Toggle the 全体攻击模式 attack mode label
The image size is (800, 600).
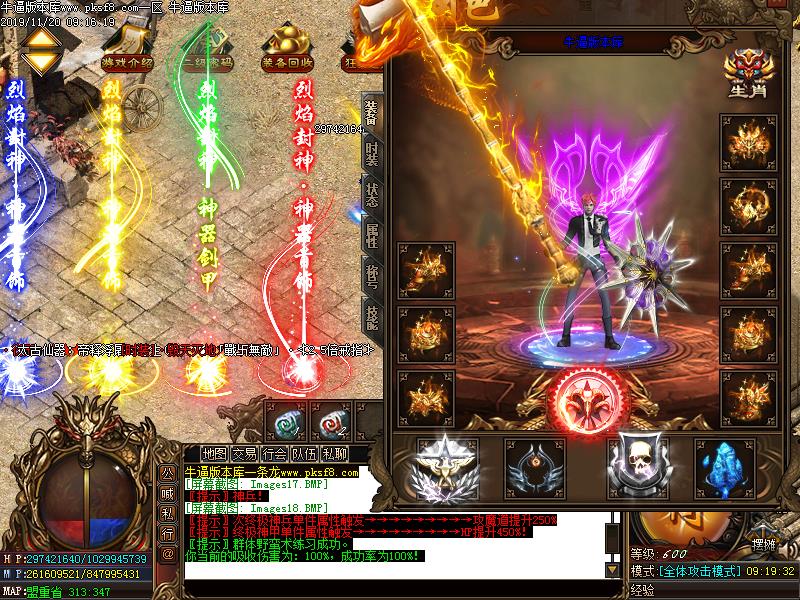[x=702, y=571]
